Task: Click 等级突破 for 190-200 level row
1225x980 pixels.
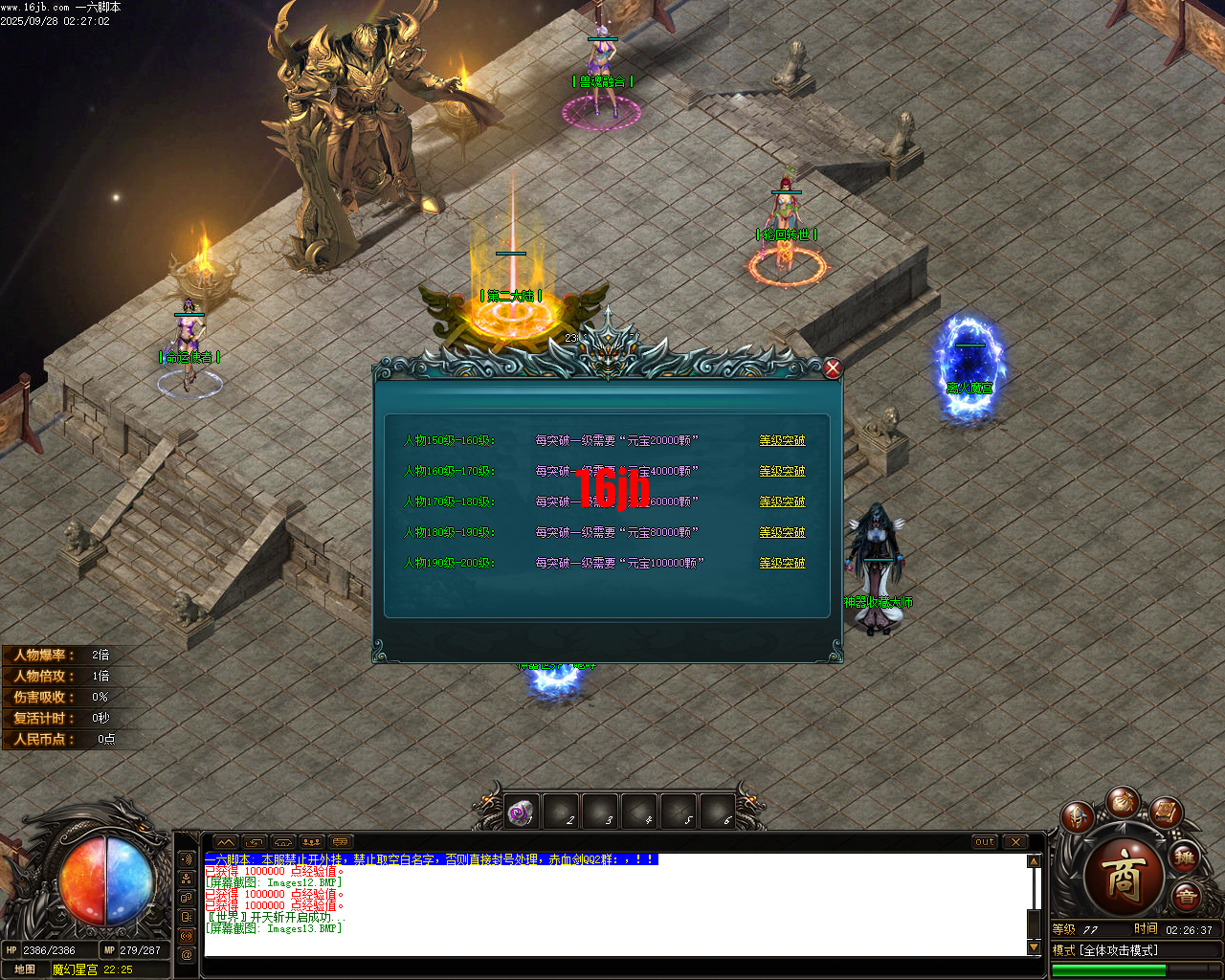Action: coord(782,563)
